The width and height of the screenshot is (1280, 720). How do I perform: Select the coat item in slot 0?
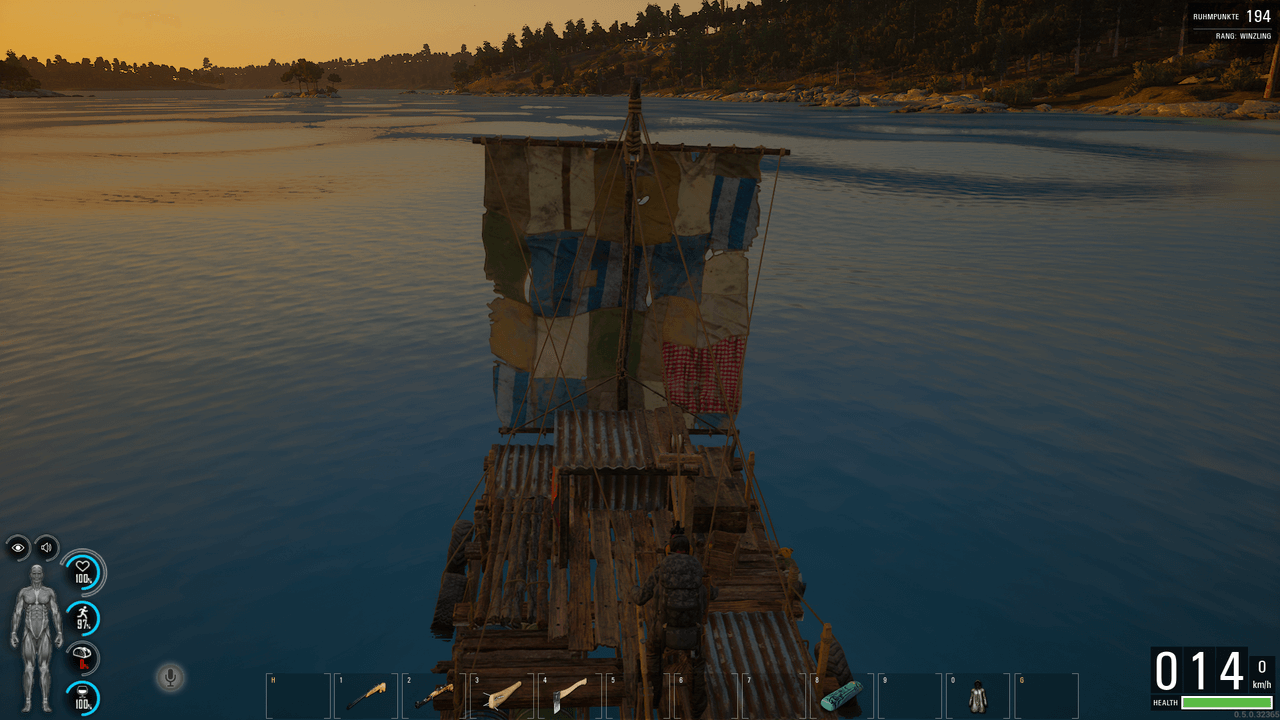[x=977, y=695]
